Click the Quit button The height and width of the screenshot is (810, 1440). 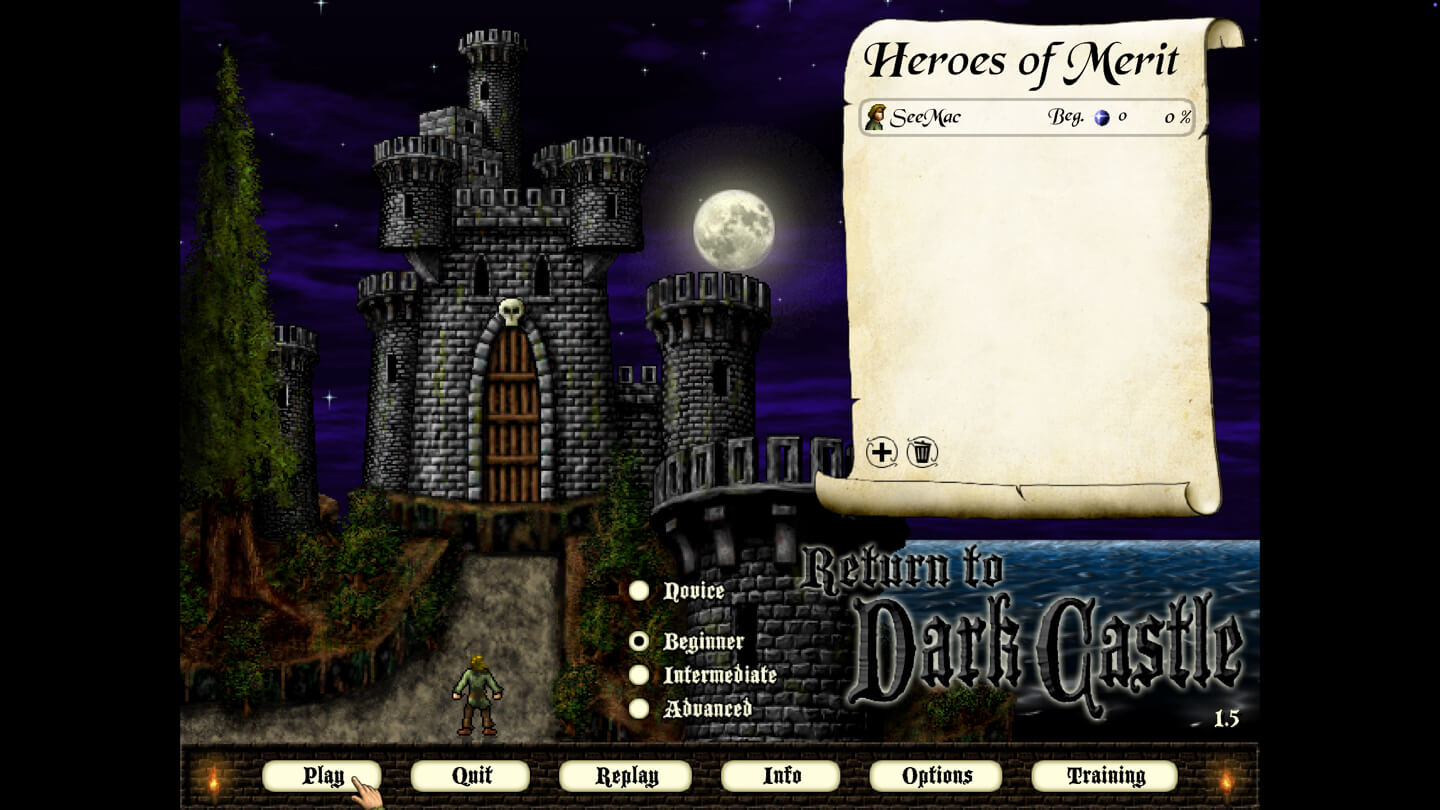470,776
